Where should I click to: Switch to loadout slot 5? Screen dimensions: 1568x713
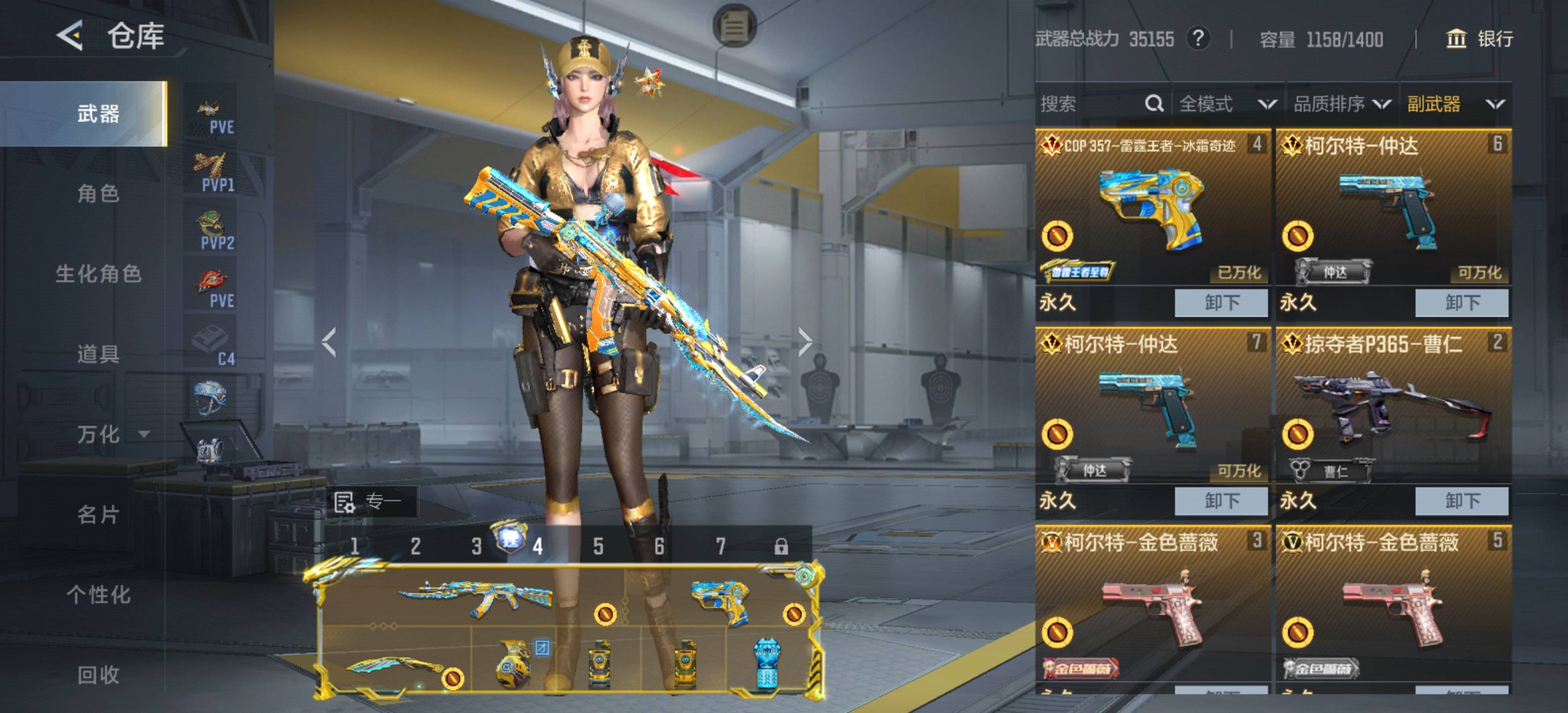[x=598, y=546]
